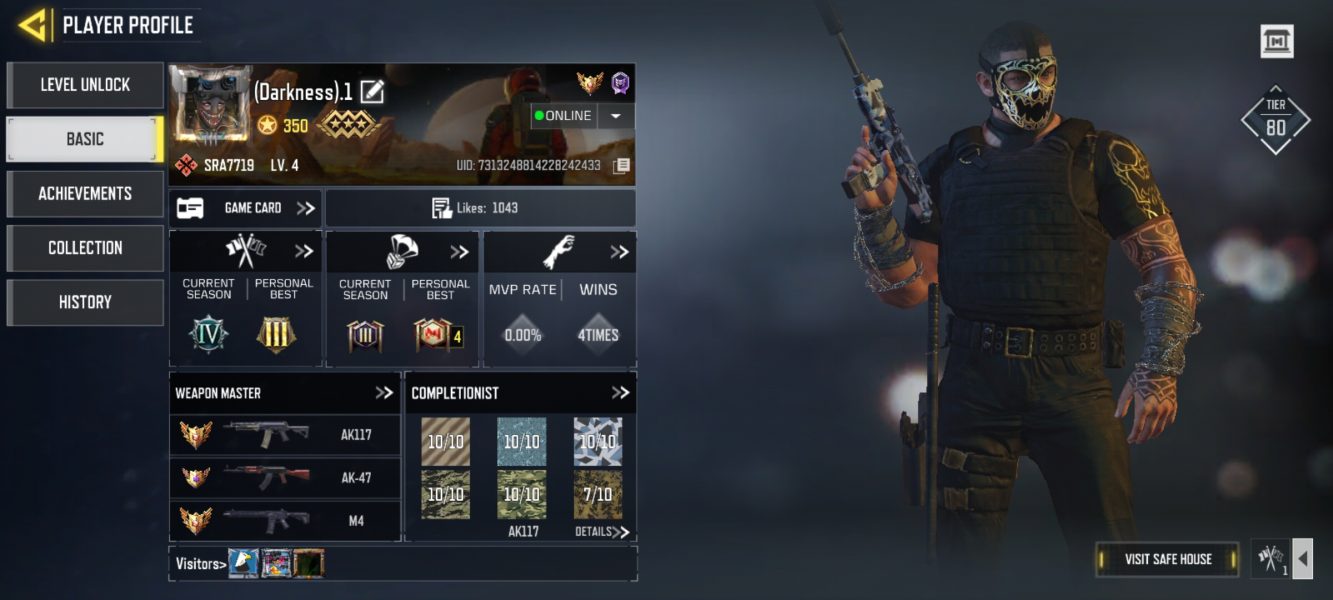1333x600 pixels.
Task: Open the Tier 80 badge
Action: pos(1275,120)
